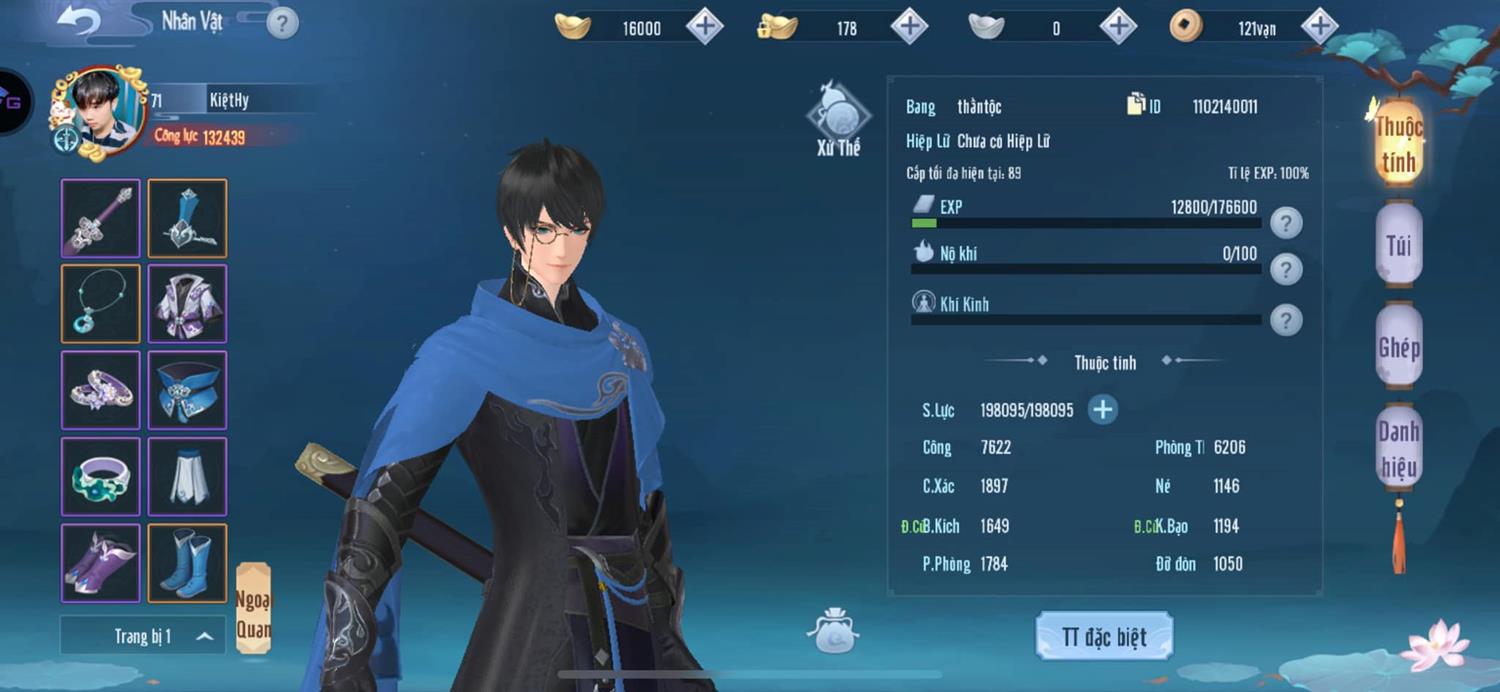Viewport: 1500px width, 692px height.
Task: Select the purple robe armor slot
Action: point(187,304)
